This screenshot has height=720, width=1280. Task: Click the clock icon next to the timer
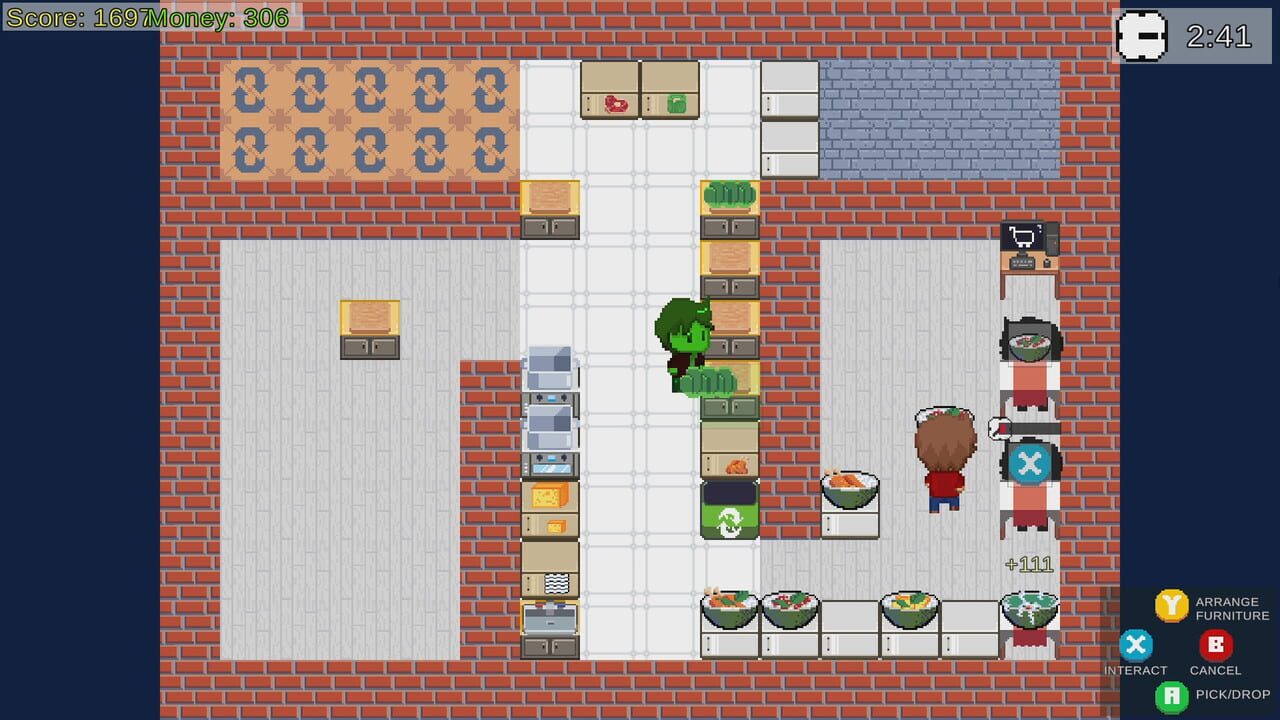click(1143, 36)
